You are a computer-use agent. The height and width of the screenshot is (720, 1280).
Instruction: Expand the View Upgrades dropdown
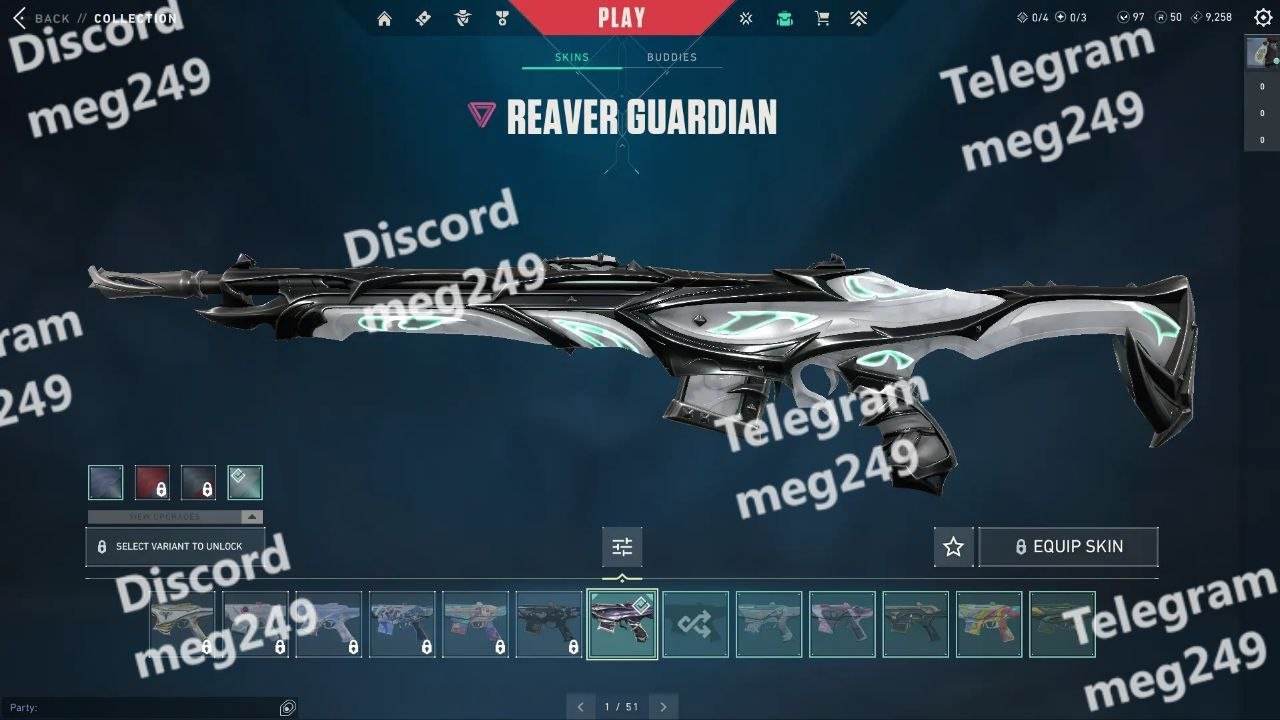253,517
